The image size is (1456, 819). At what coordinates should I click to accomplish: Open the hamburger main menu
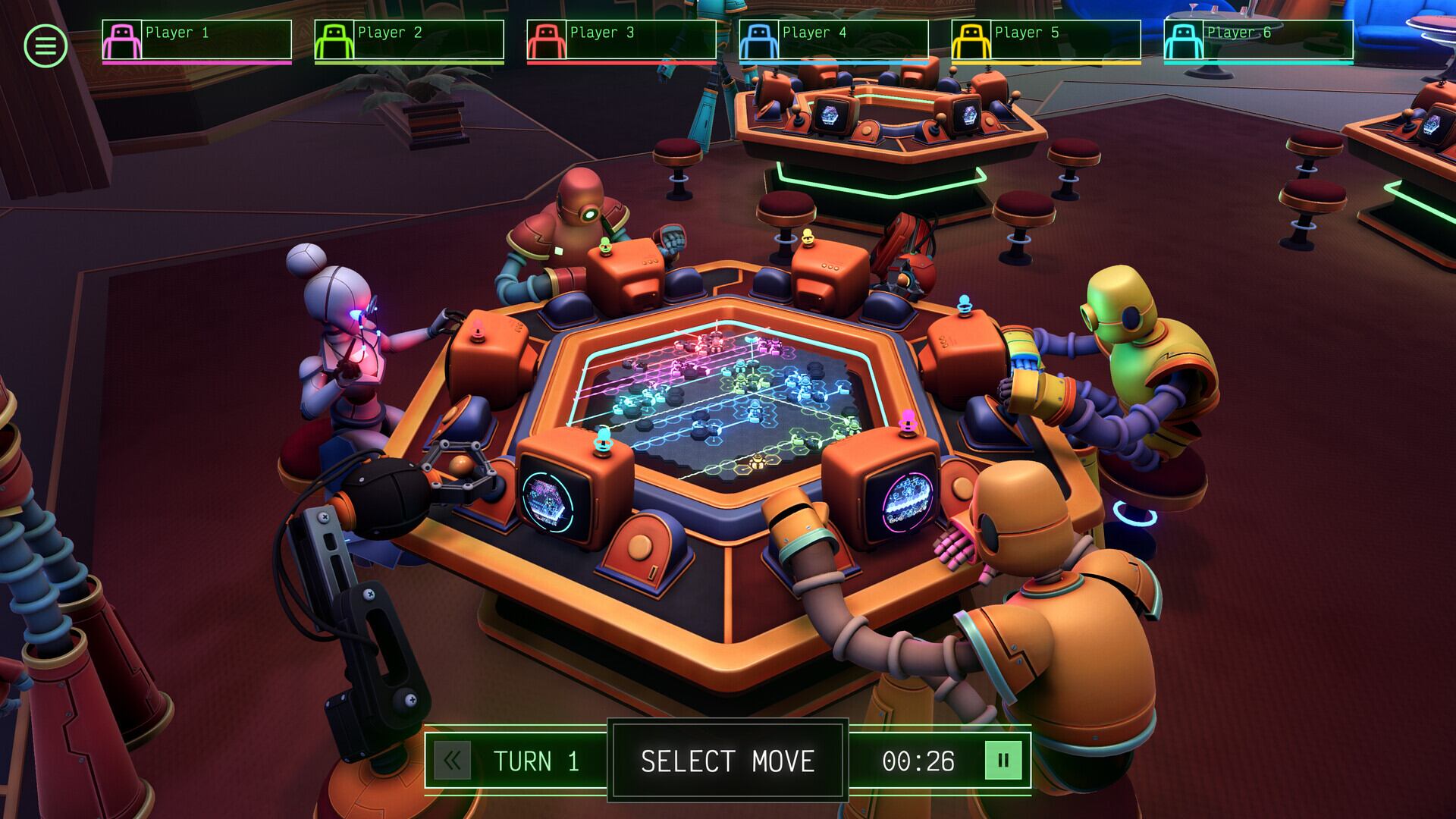tap(45, 45)
